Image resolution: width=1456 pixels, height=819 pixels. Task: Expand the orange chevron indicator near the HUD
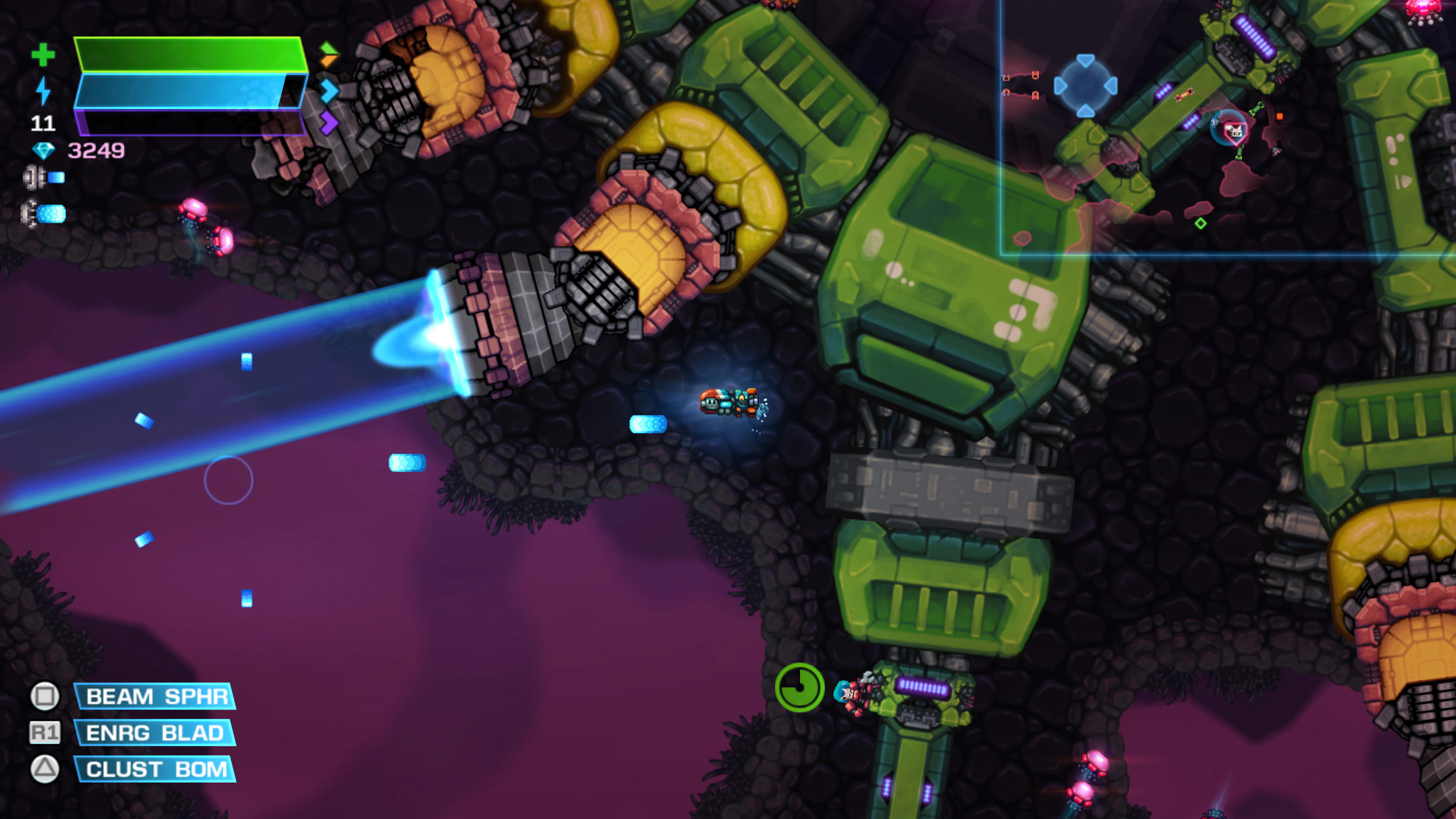(x=328, y=62)
